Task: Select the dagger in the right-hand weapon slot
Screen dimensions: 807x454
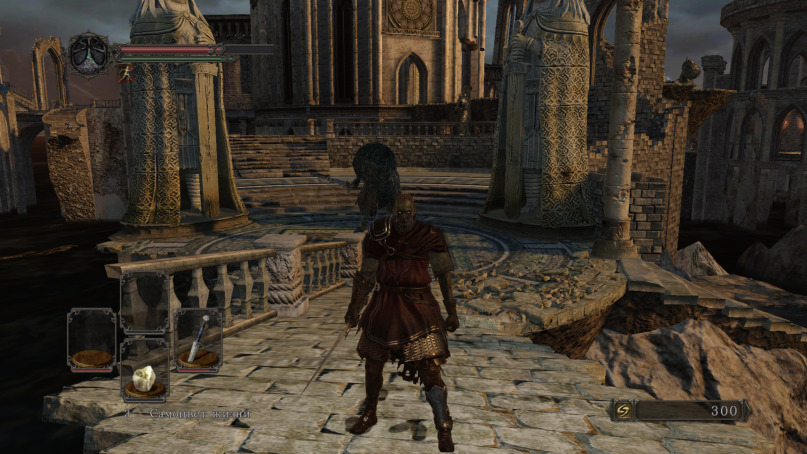Action: [198, 340]
